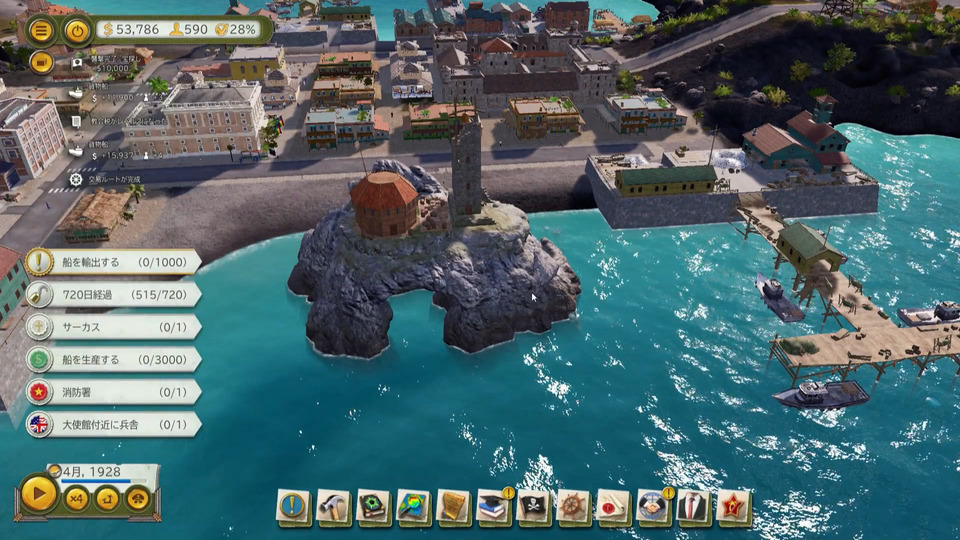
Task: Open the 720日経過 objective entry
Action: pyautogui.click(x=112, y=294)
